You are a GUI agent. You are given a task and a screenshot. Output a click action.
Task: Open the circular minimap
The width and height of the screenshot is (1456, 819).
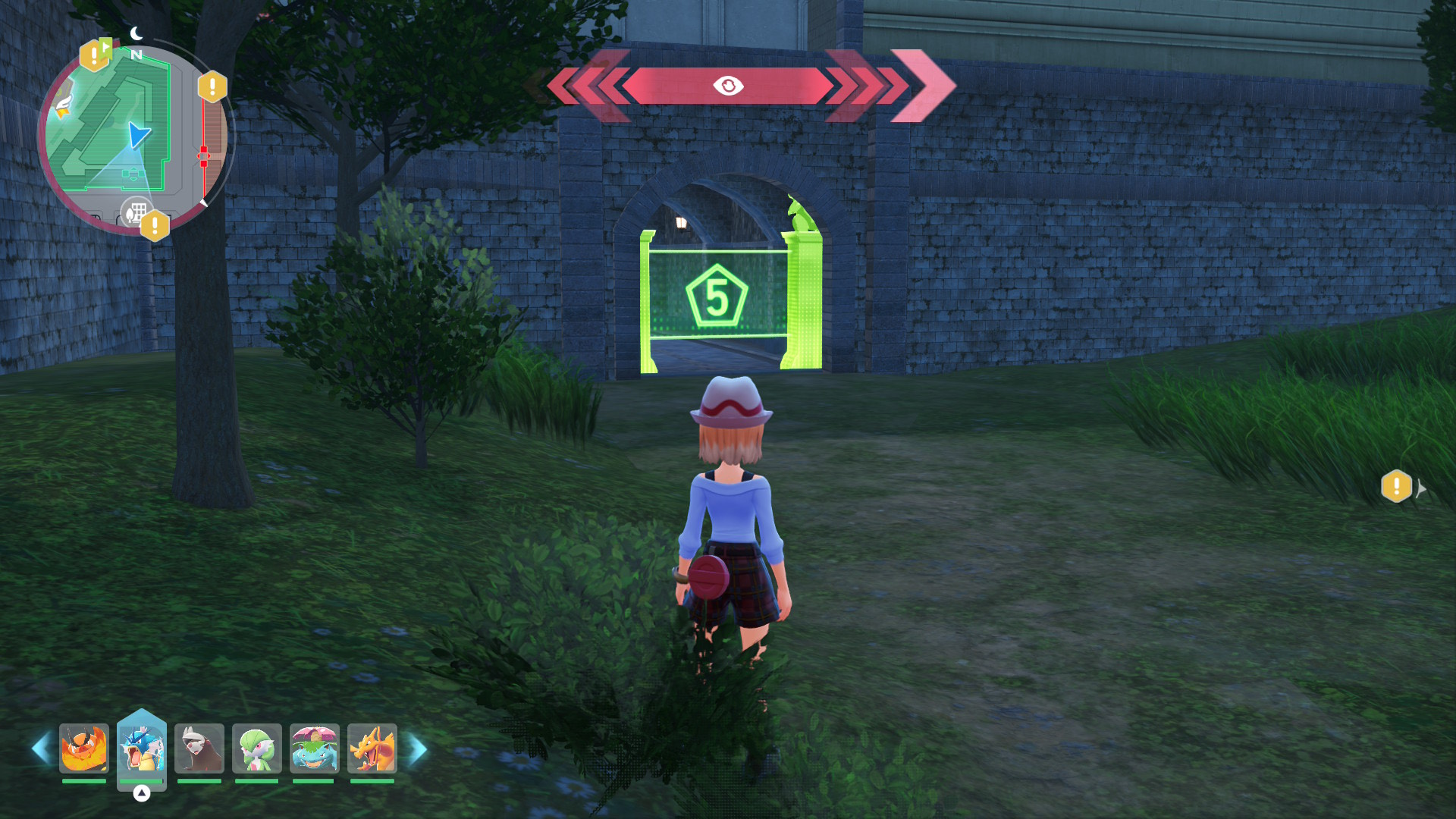(x=135, y=140)
